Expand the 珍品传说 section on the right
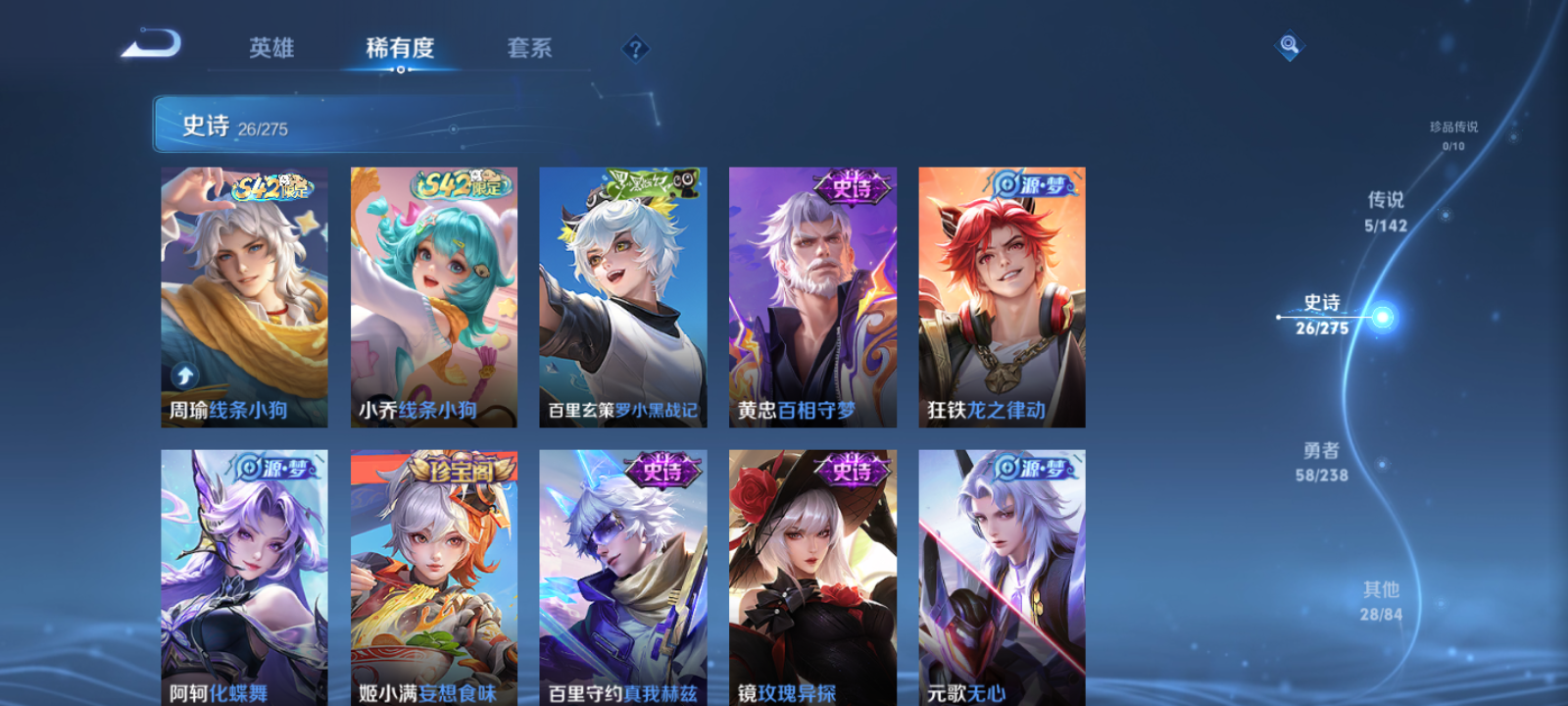The width and height of the screenshot is (1568, 706). [1455, 134]
